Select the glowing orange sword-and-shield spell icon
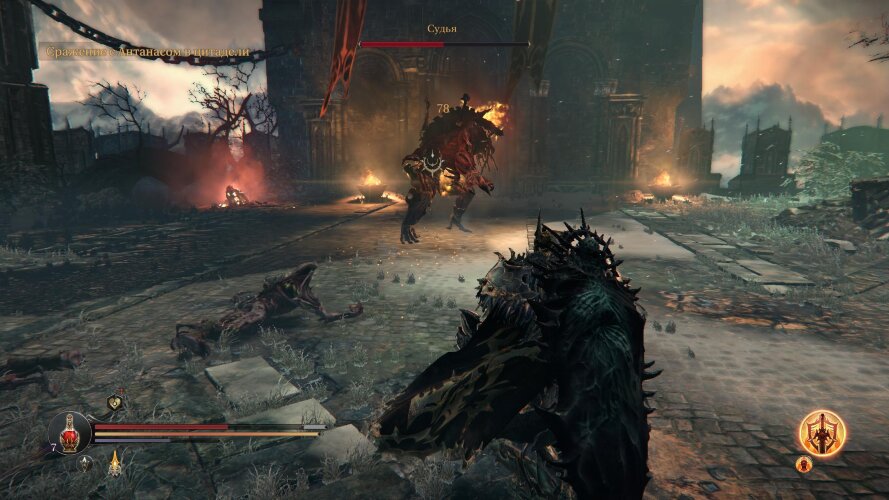889x500 pixels. [822, 433]
